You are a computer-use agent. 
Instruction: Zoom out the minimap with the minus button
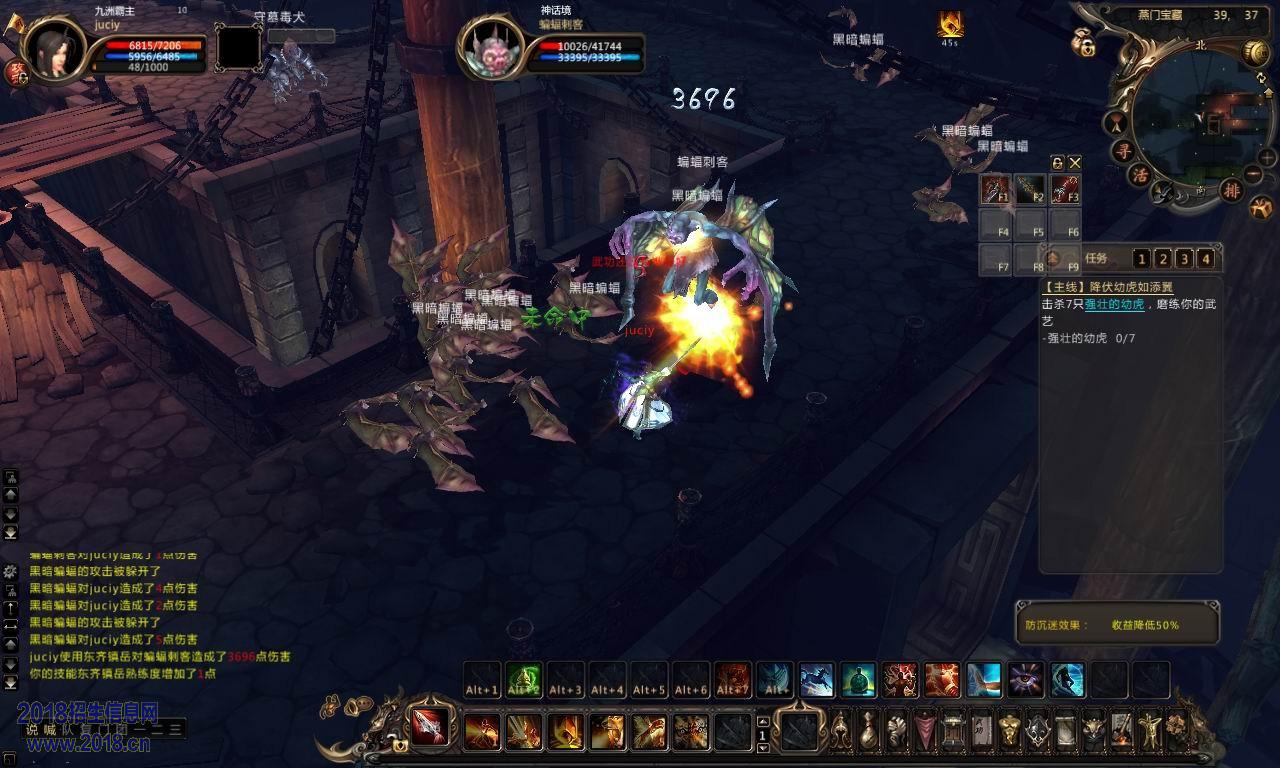pos(1253,175)
